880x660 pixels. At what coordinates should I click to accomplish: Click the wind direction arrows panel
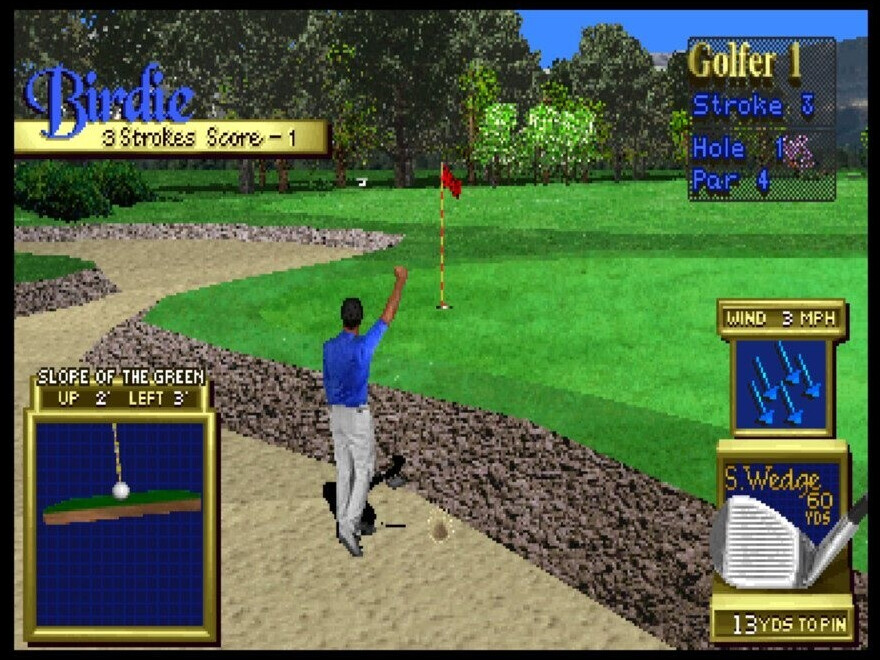[x=782, y=386]
